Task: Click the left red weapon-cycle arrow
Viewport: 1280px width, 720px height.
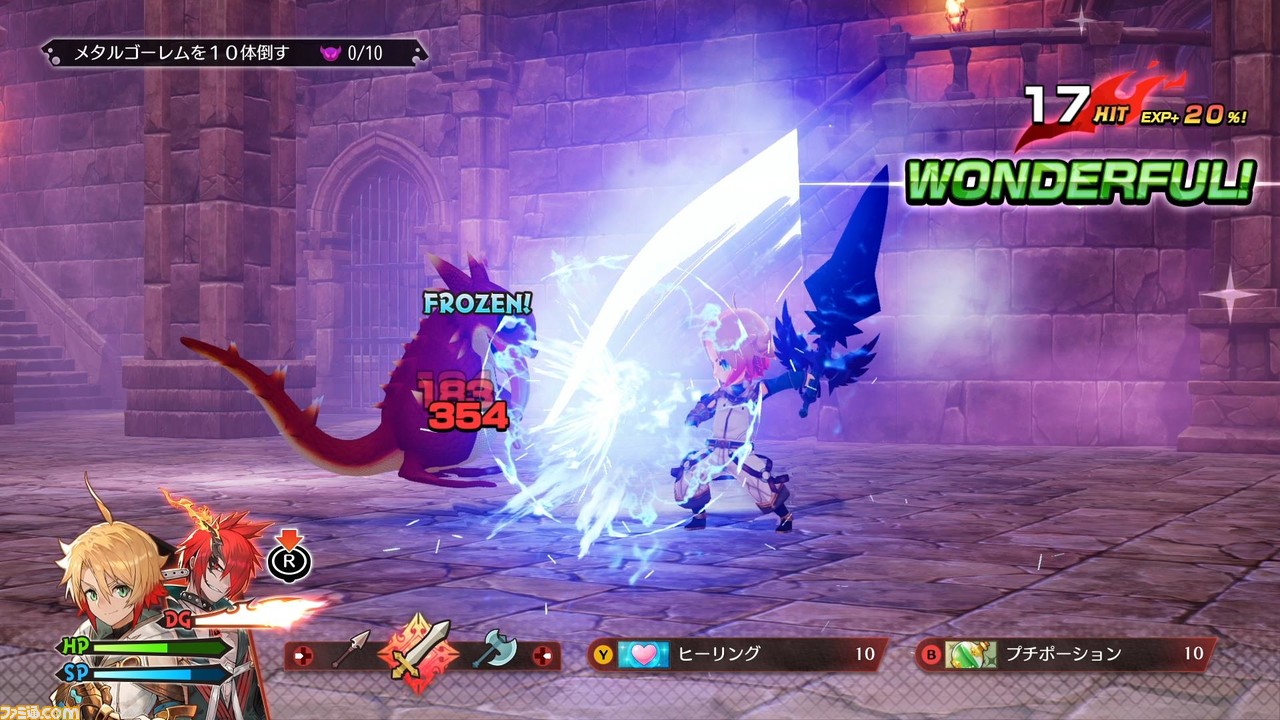Action: coord(303,656)
